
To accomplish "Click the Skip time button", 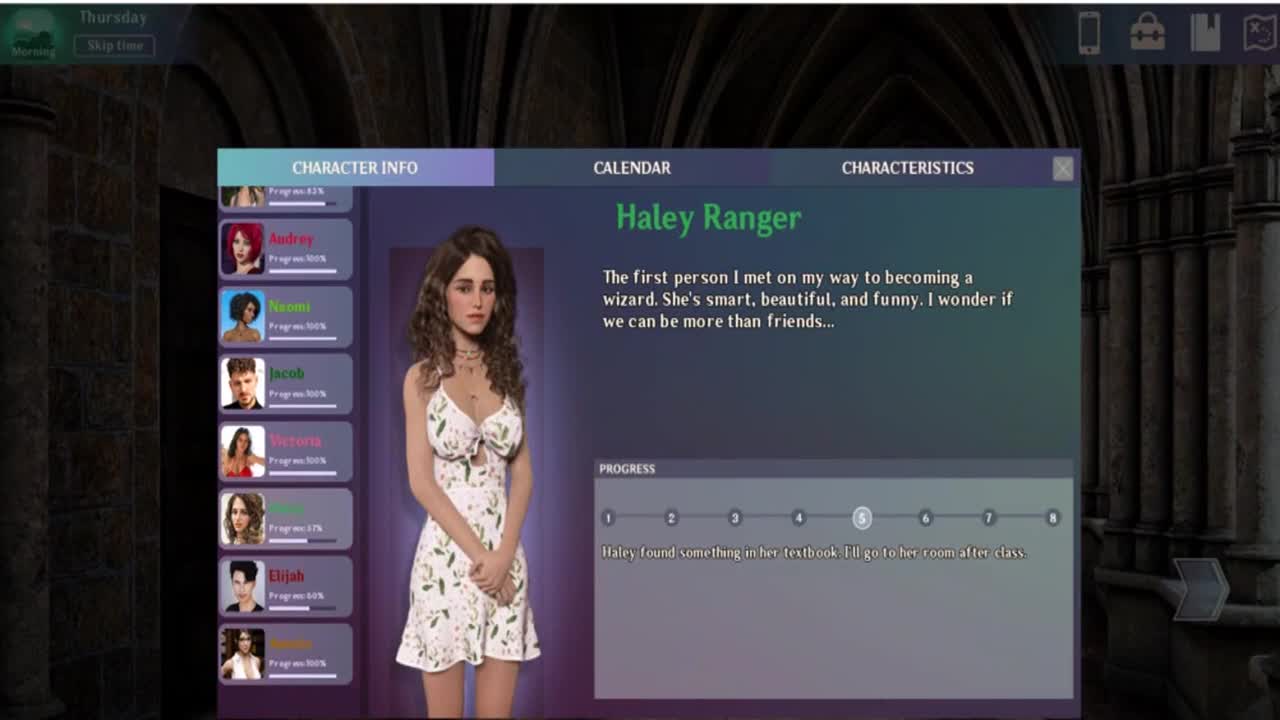I will coord(114,46).
